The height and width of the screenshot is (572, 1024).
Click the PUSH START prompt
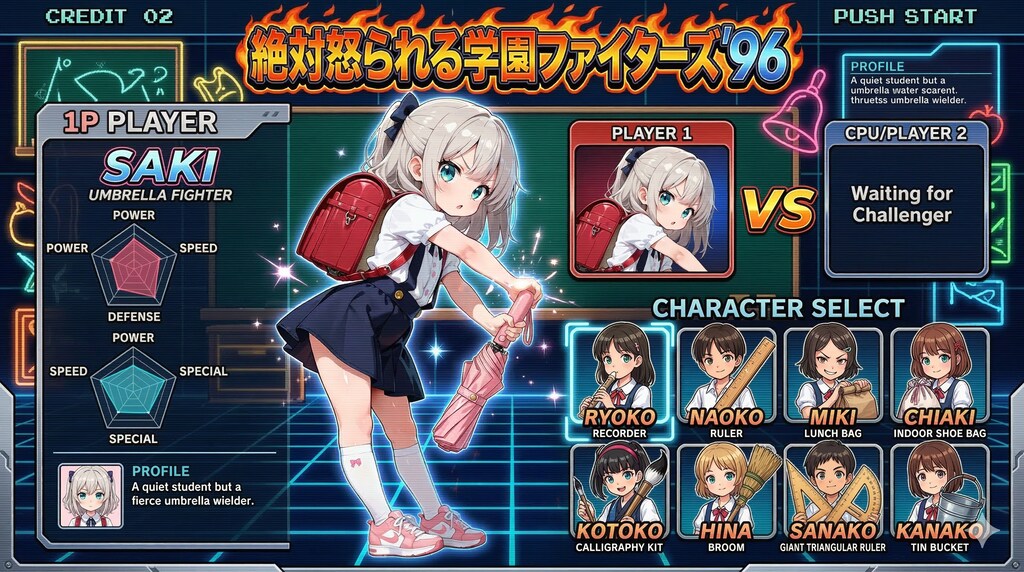(905, 16)
